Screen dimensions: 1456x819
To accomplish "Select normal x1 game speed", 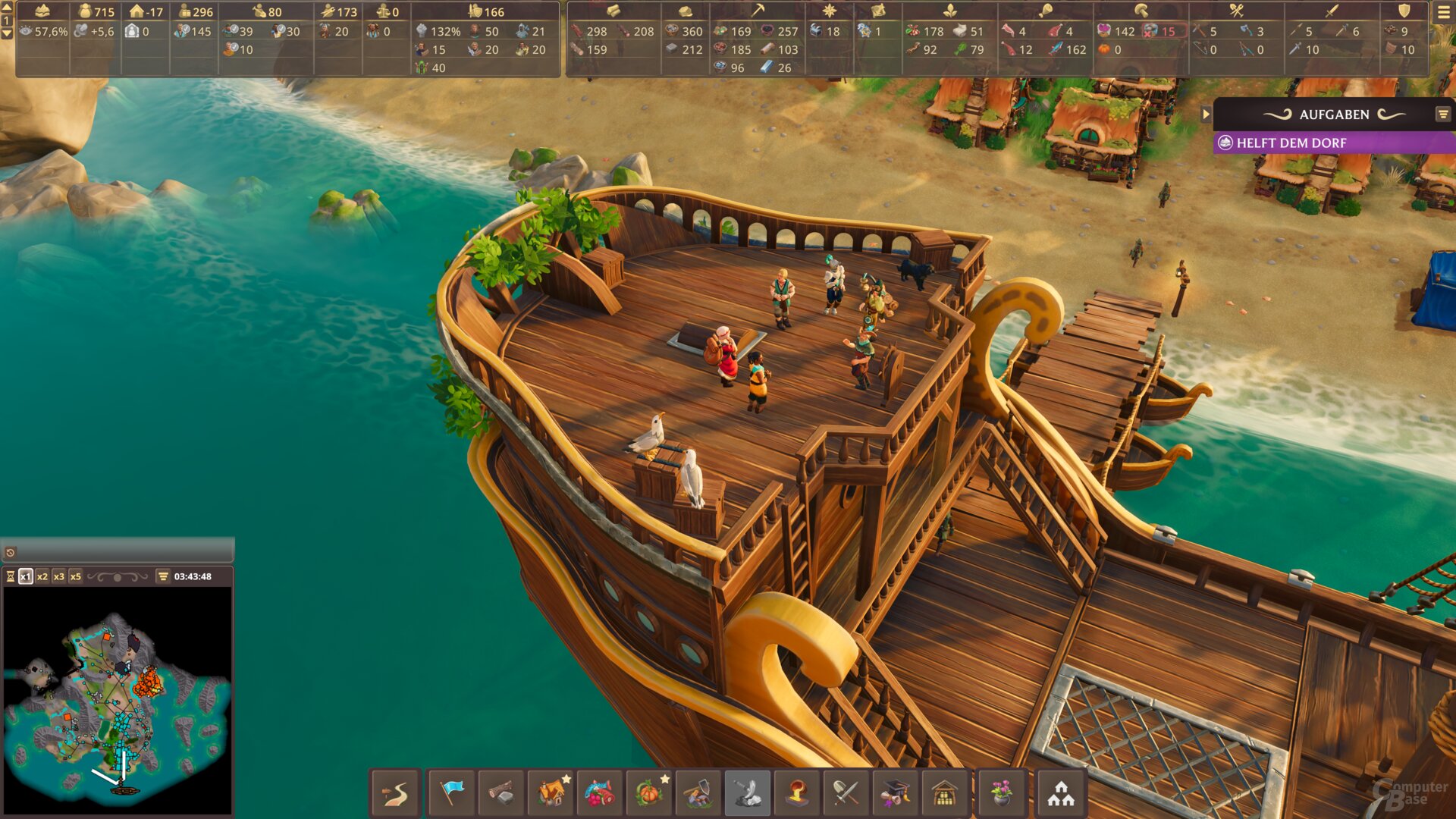I will (x=26, y=576).
